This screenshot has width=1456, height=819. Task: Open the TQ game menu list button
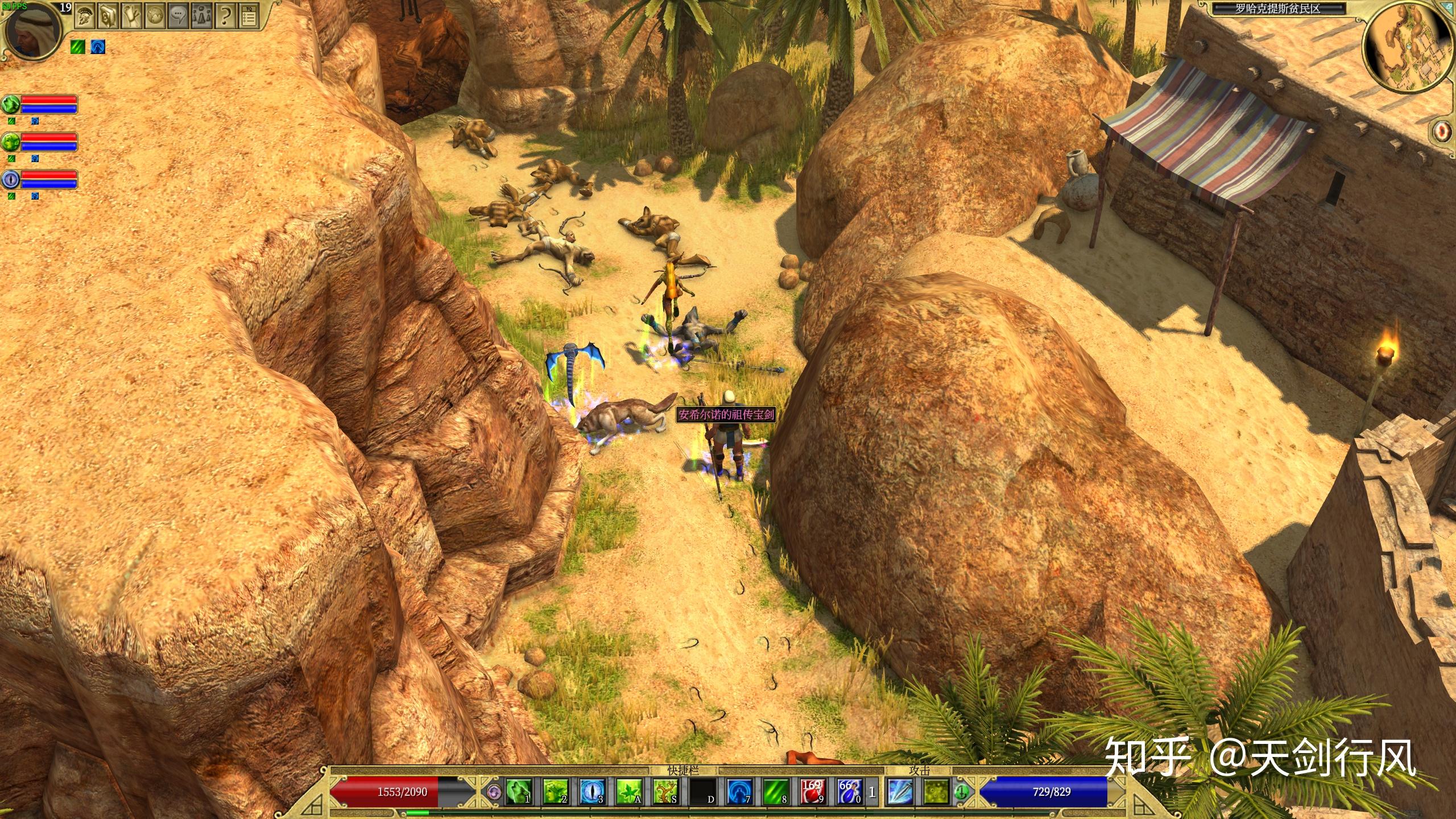249,16
